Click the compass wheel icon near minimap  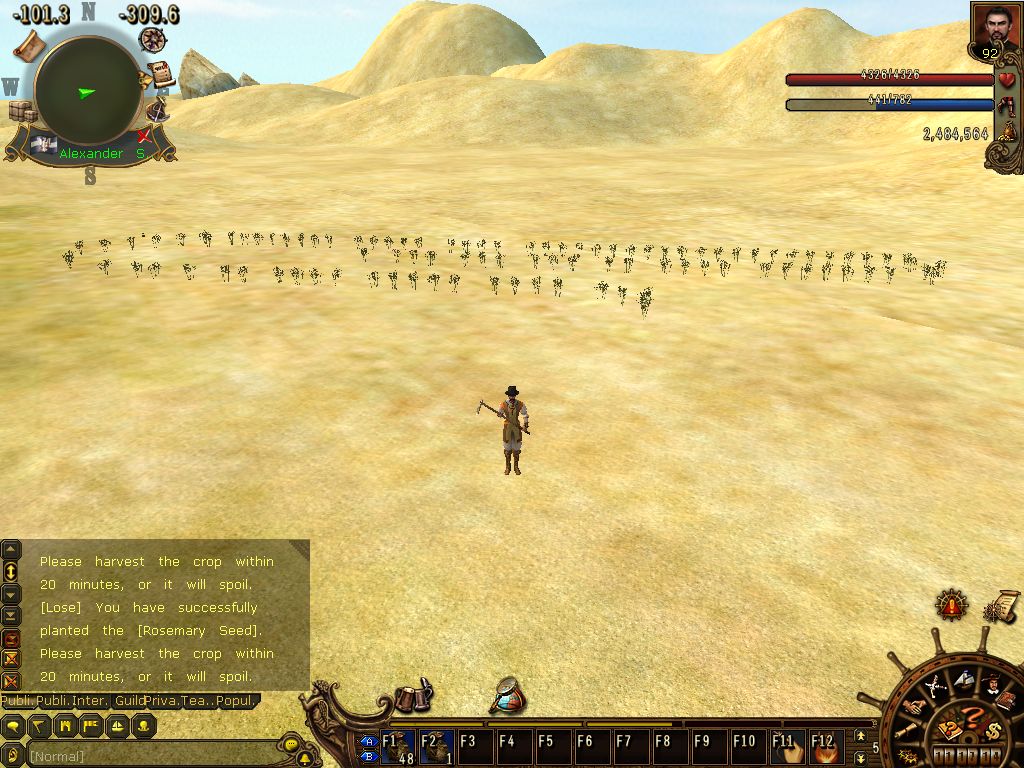153,39
